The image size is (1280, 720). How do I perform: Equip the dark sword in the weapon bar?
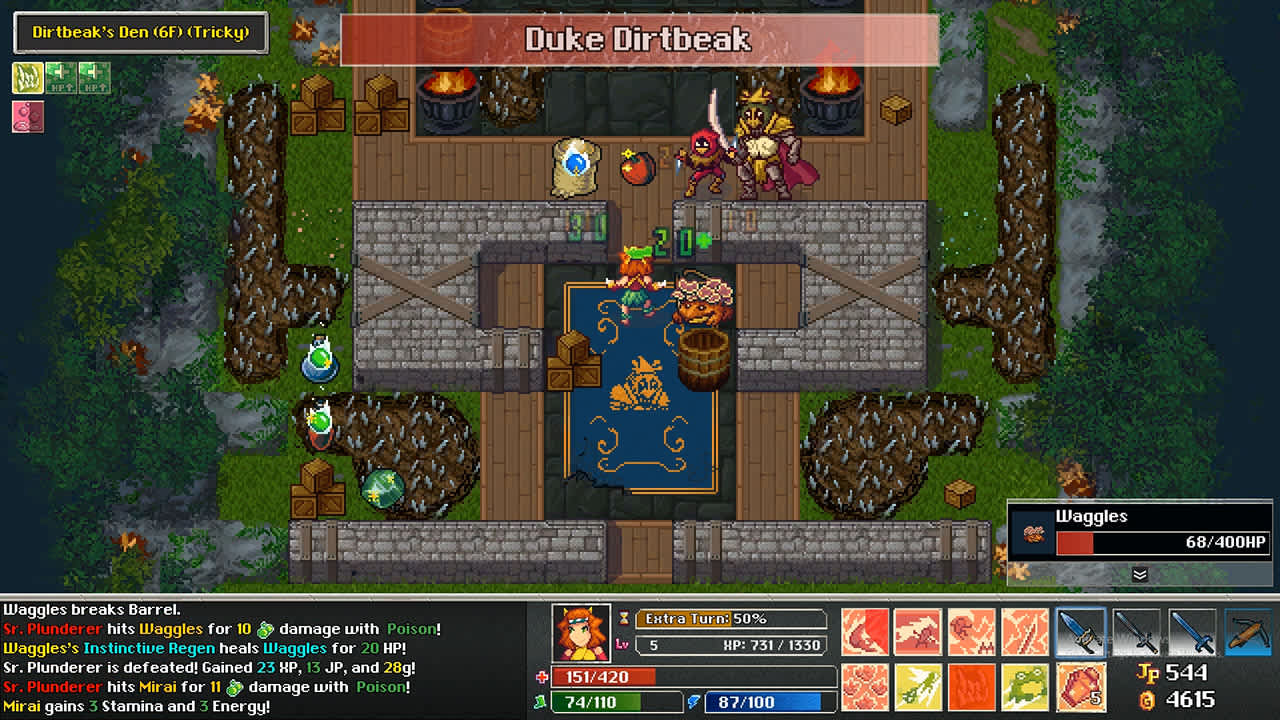tap(1135, 630)
